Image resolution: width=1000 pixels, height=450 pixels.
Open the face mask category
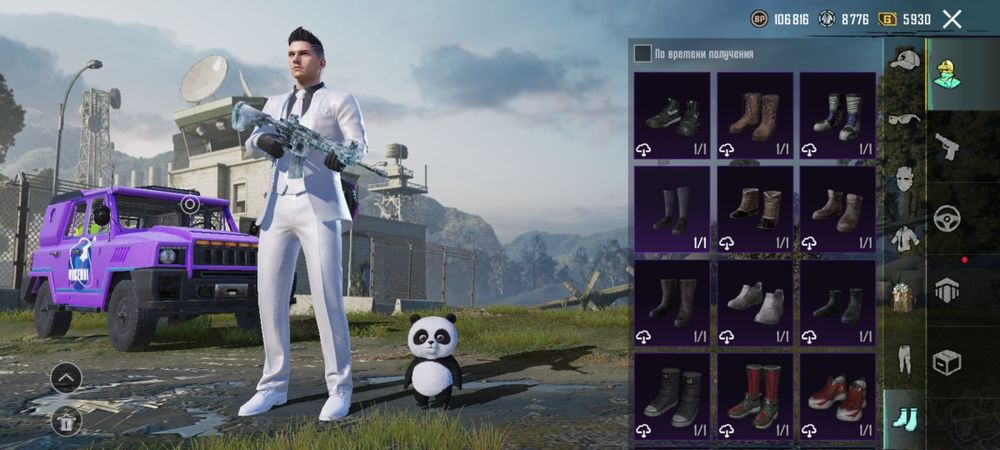coord(905,180)
